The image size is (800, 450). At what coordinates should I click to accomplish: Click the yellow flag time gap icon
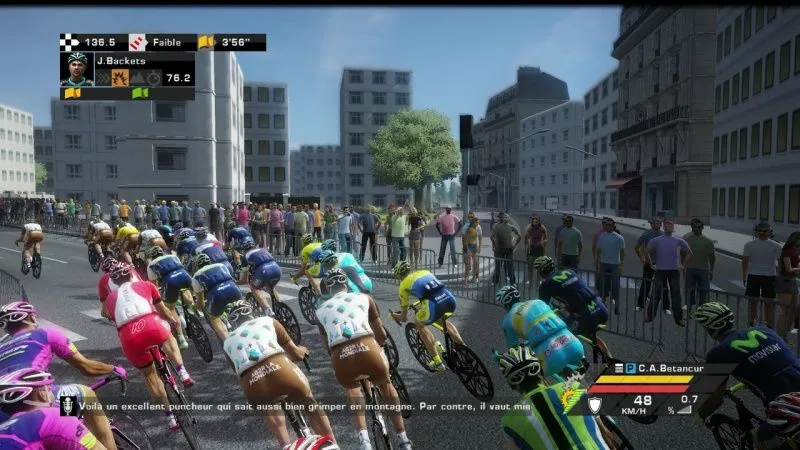207,42
